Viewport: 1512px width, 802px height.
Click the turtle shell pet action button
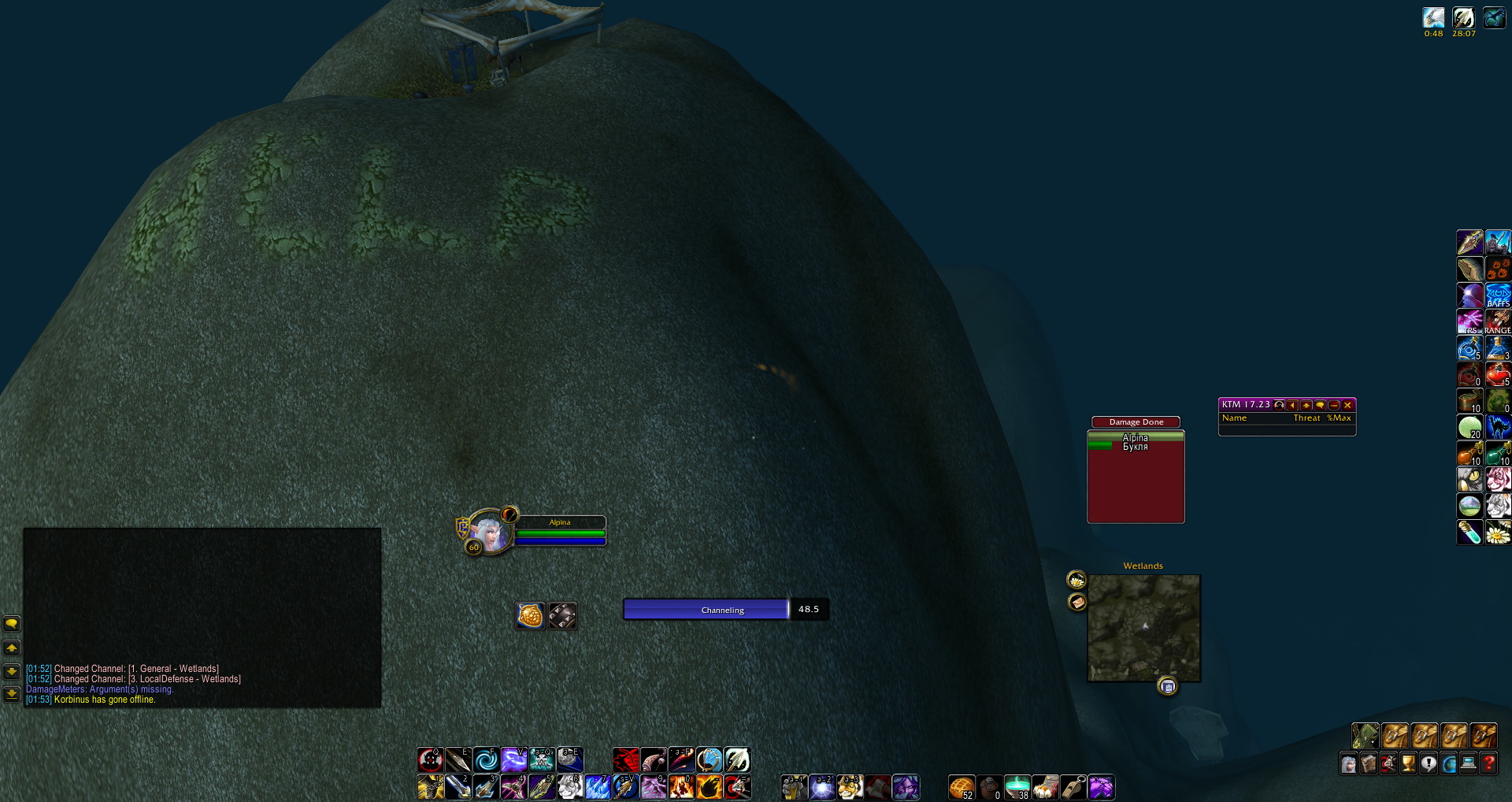[x=531, y=616]
